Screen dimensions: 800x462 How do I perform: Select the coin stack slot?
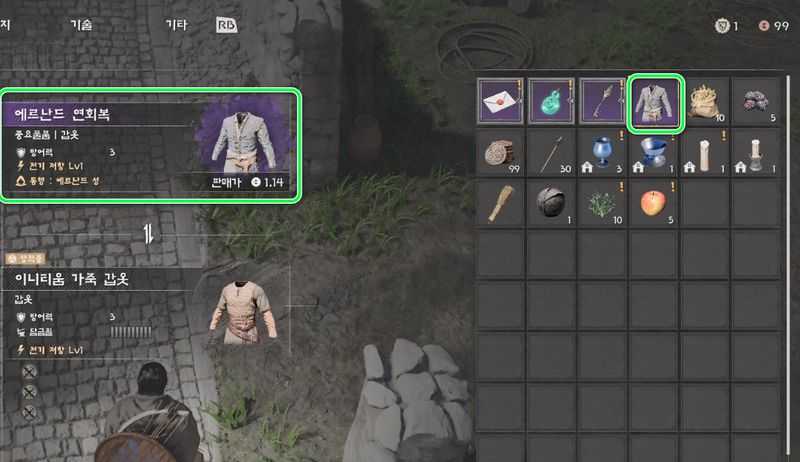point(502,153)
